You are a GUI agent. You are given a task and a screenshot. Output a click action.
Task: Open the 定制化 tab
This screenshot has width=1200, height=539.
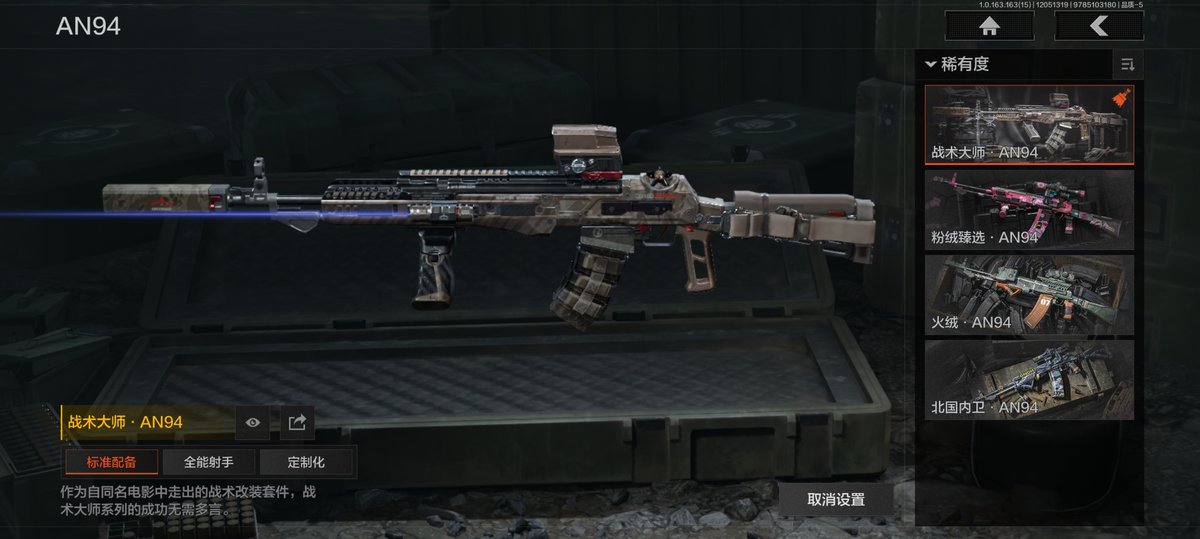pos(306,462)
